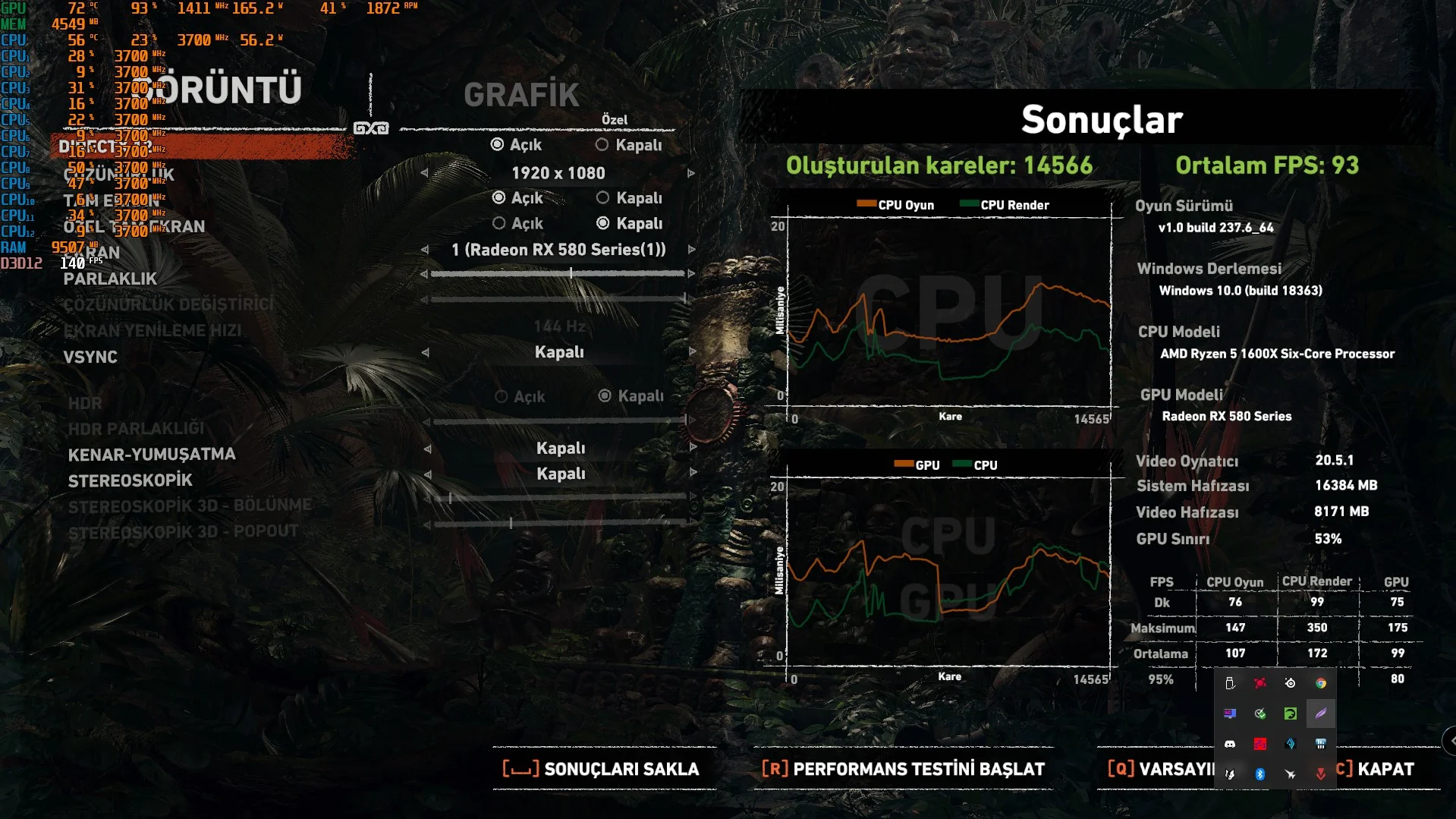Open the purple feather tray icon
Screen dimensions: 1456x819
pos(1320,713)
